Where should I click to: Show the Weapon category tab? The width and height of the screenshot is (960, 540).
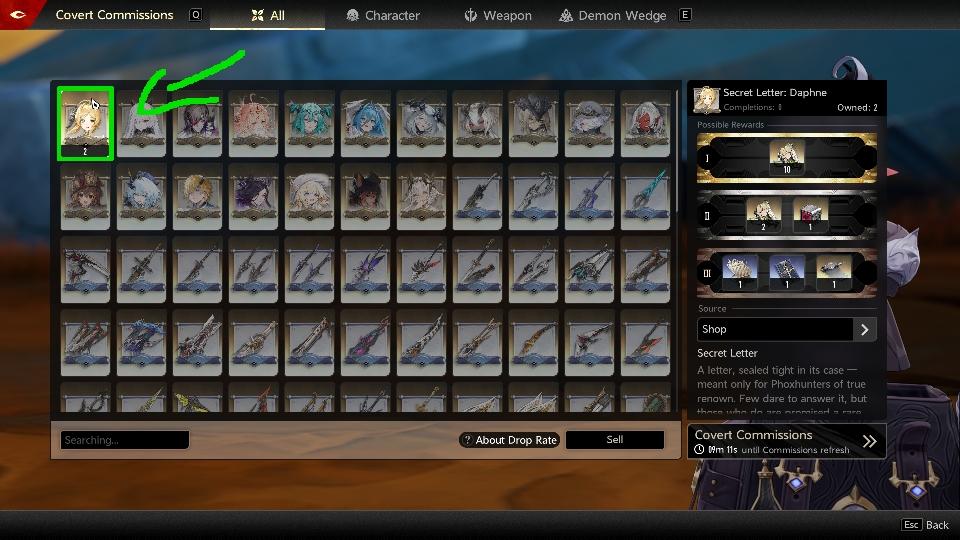click(498, 15)
